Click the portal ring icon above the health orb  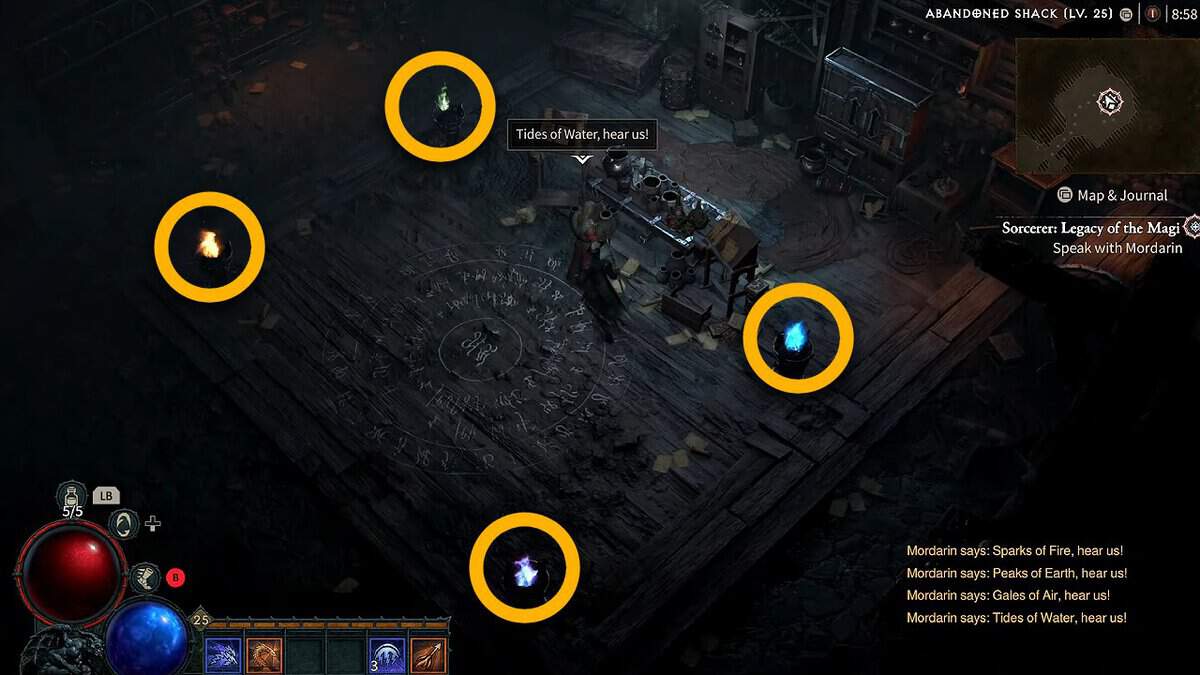click(123, 523)
